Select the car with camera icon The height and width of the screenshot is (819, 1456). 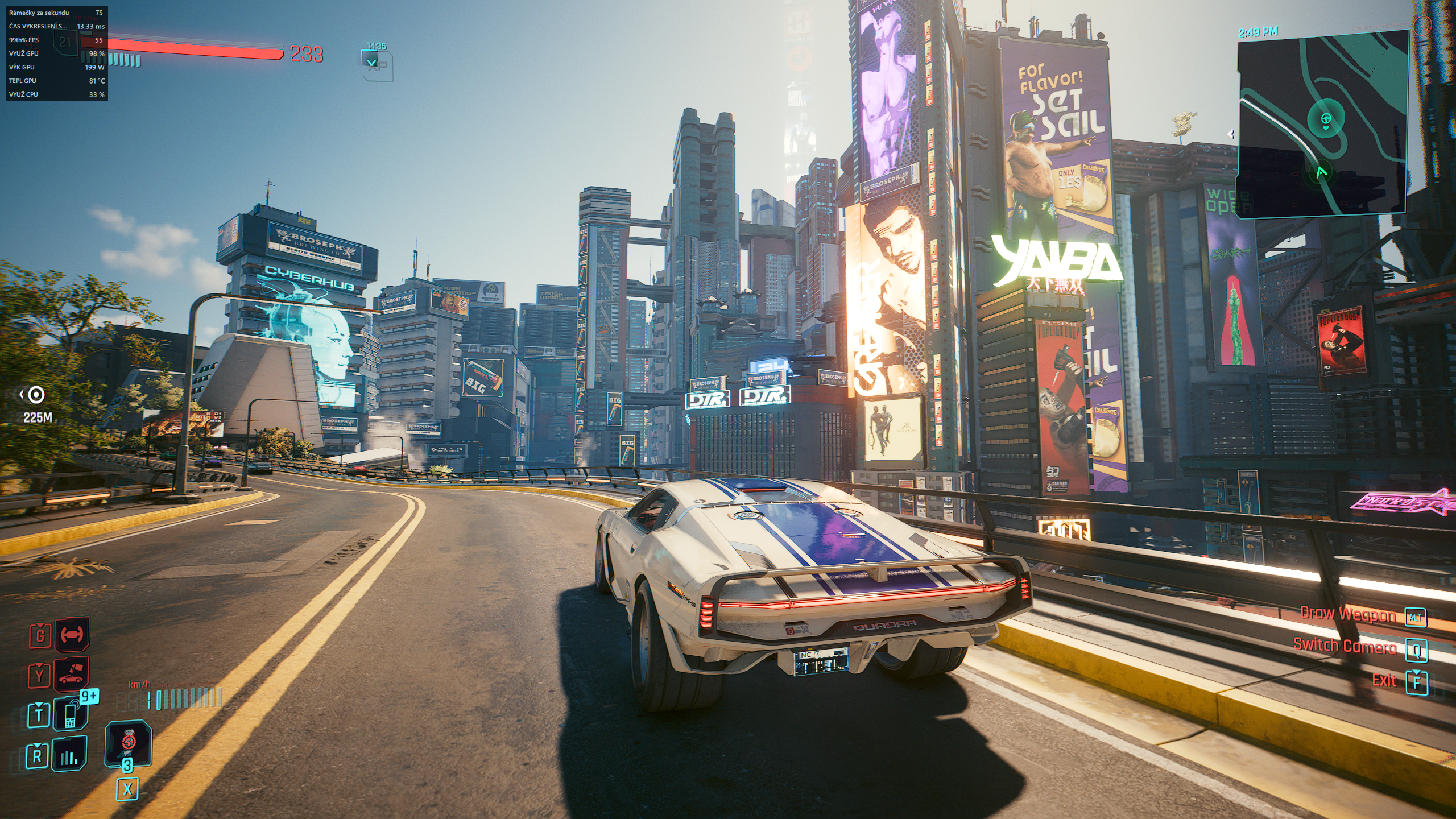click(72, 674)
